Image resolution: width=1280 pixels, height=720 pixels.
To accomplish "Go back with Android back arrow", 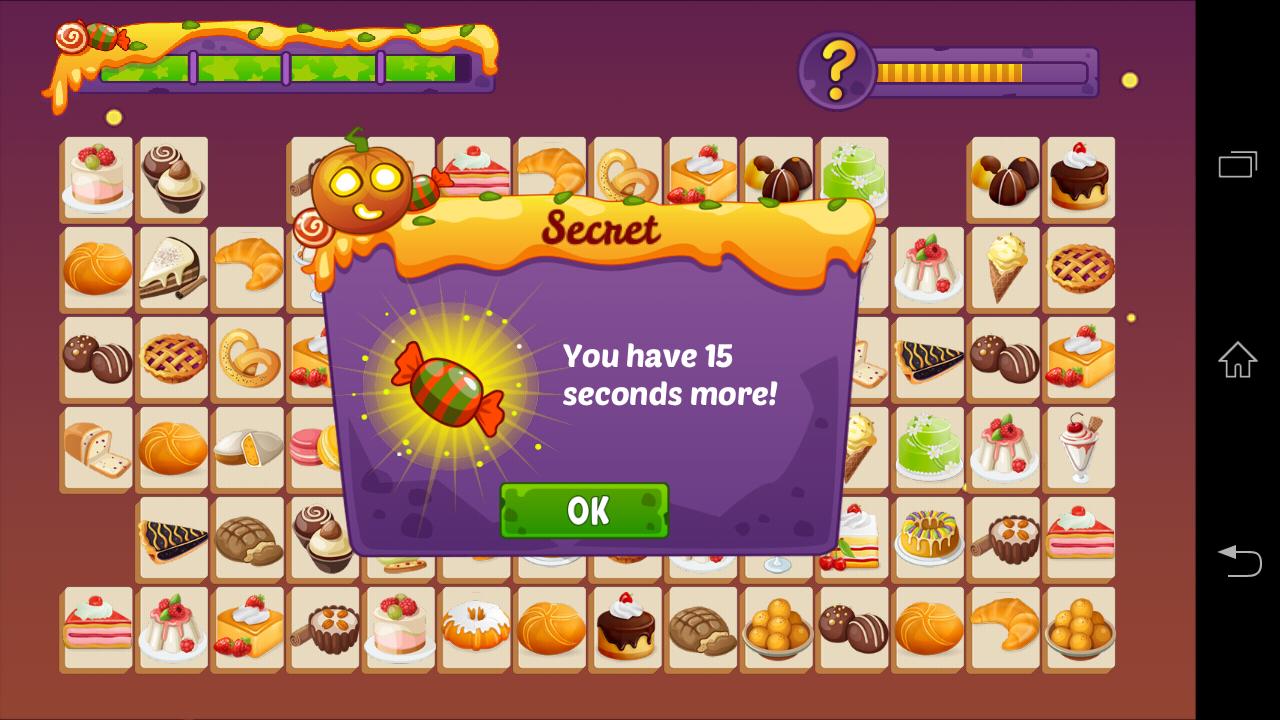I will (x=1238, y=560).
